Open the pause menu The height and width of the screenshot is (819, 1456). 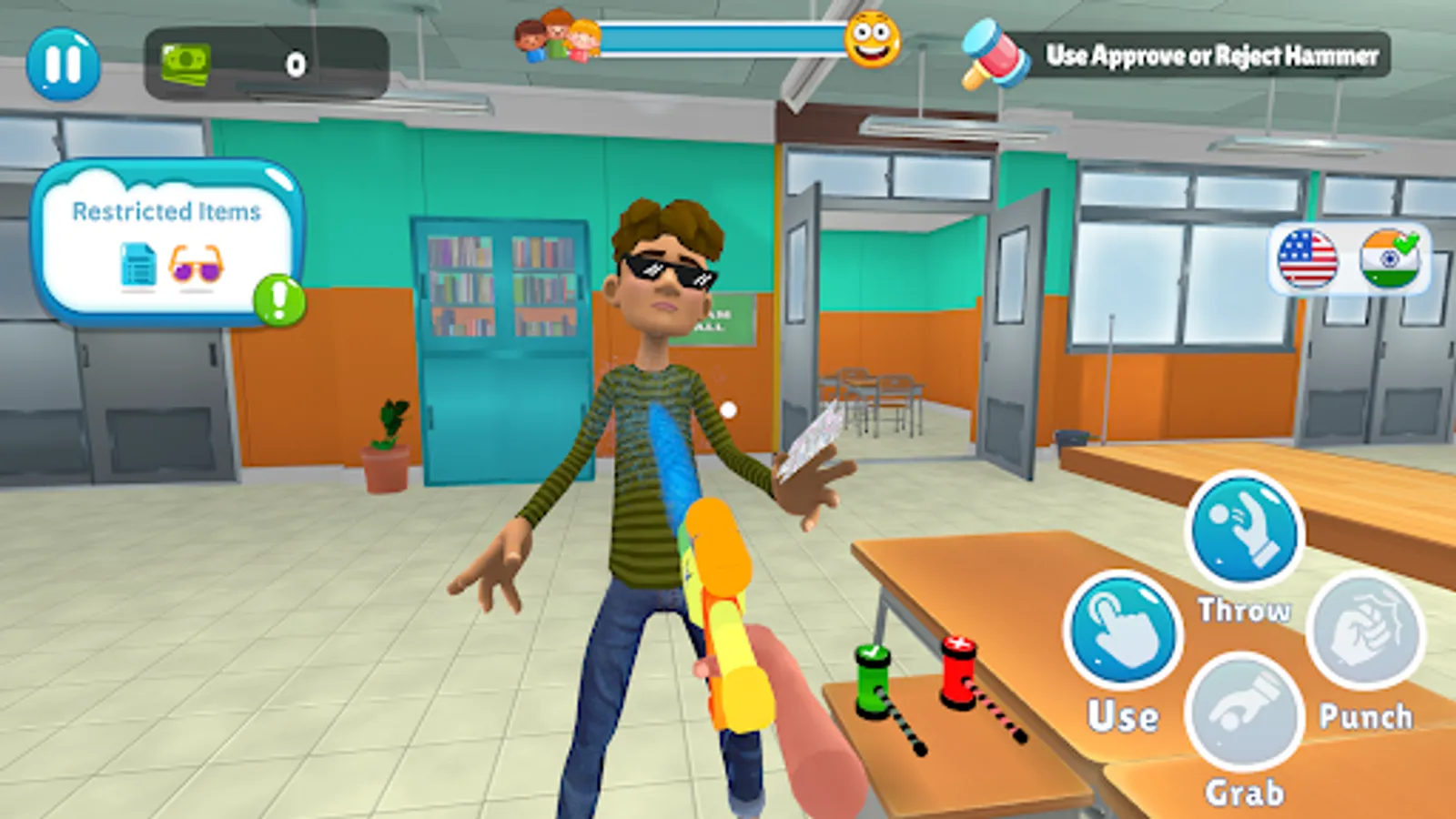[63, 65]
